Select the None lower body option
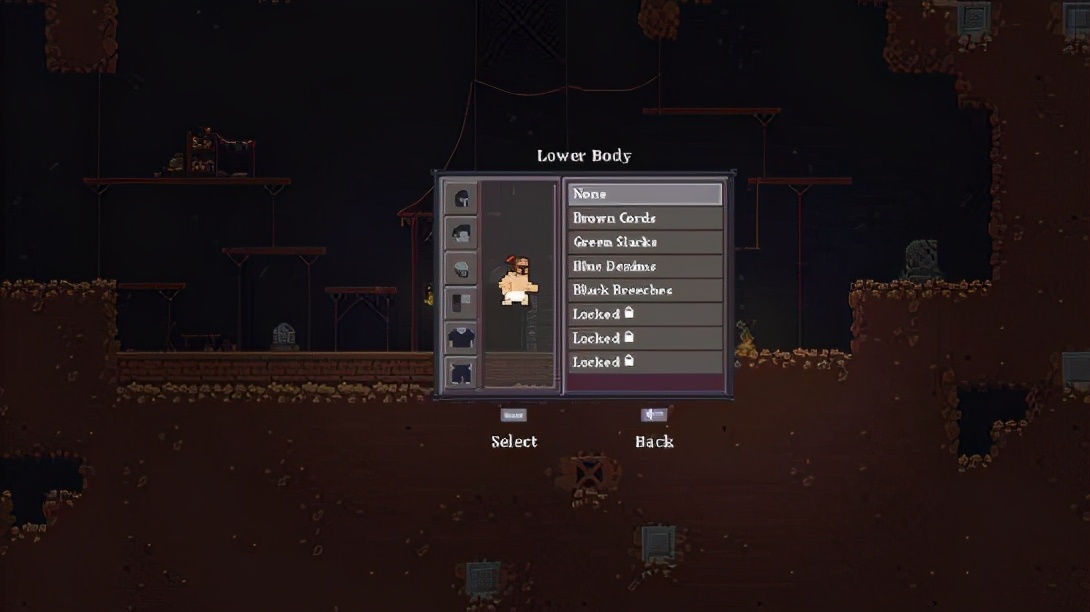This screenshot has height=612, width=1090. (x=644, y=194)
